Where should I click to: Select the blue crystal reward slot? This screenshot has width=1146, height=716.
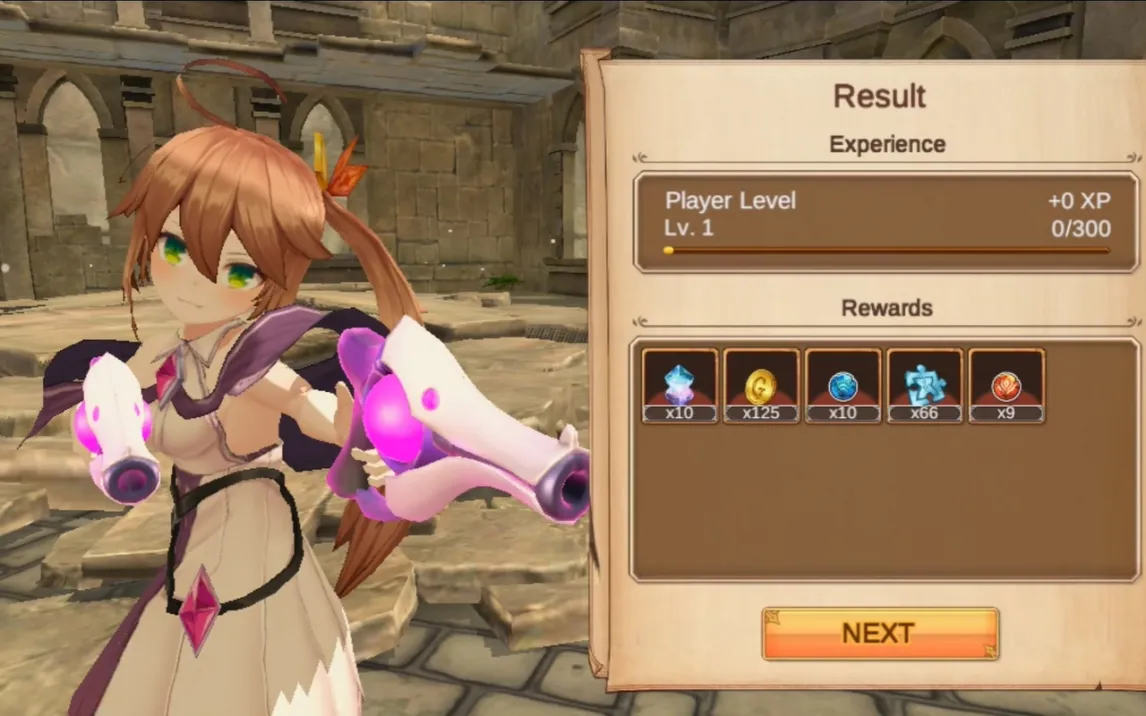click(680, 385)
